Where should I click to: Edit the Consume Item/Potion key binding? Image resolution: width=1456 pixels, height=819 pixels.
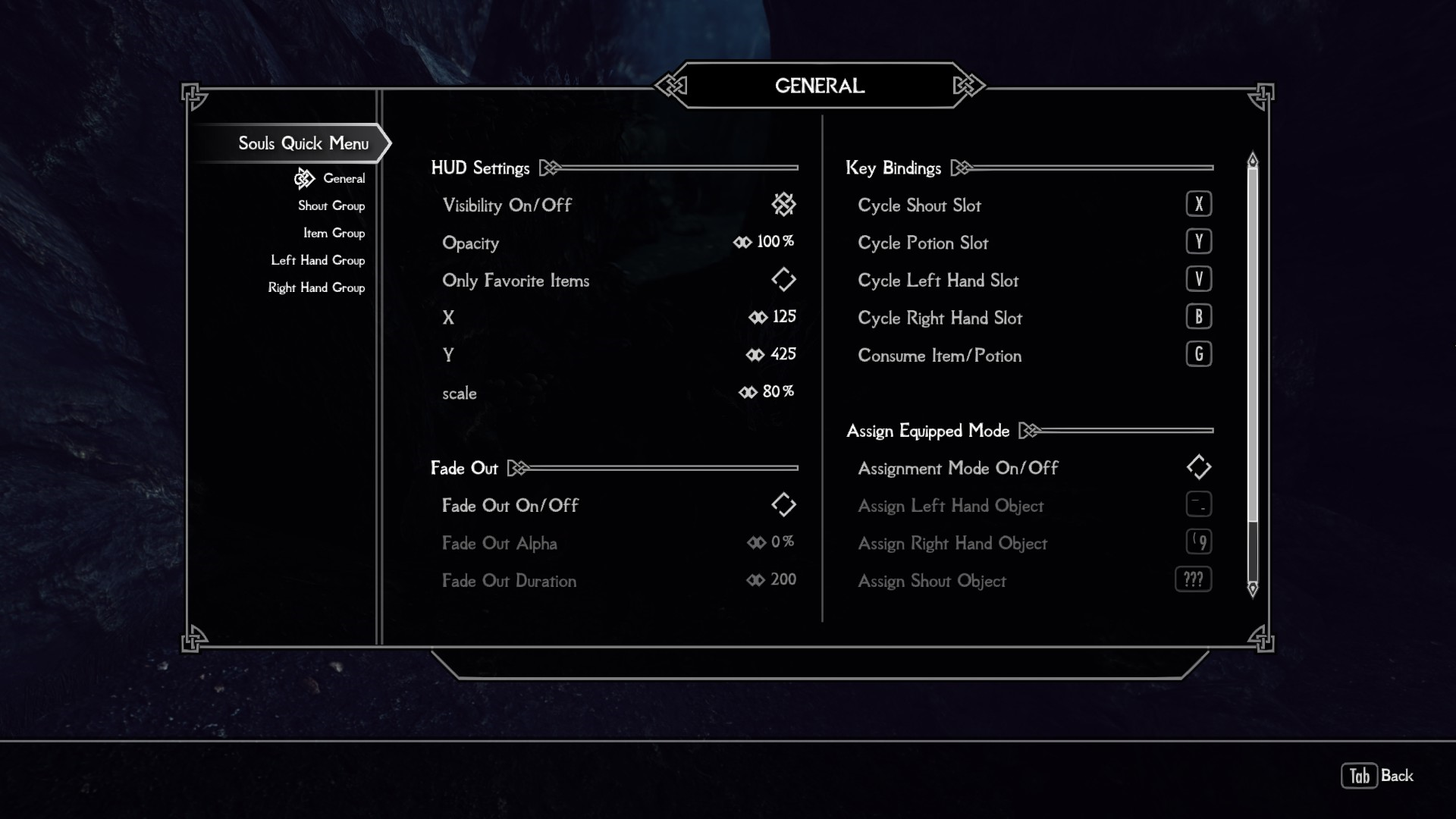tap(1199, 354)
